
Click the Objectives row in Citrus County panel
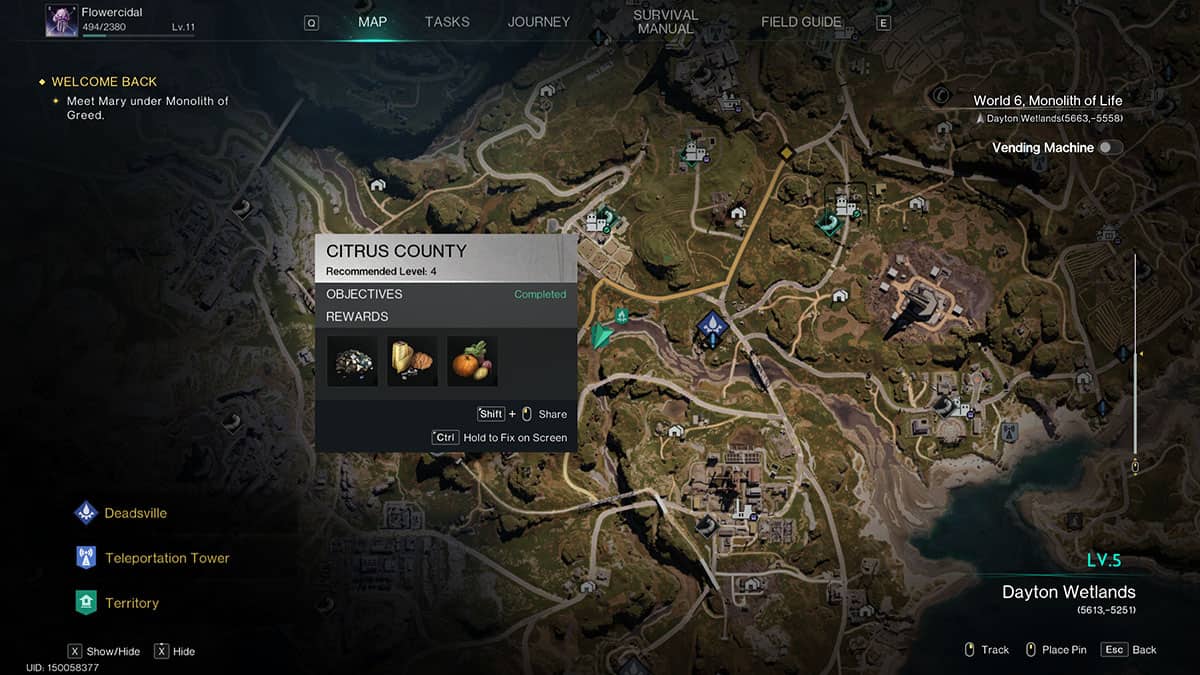(445, 294)
